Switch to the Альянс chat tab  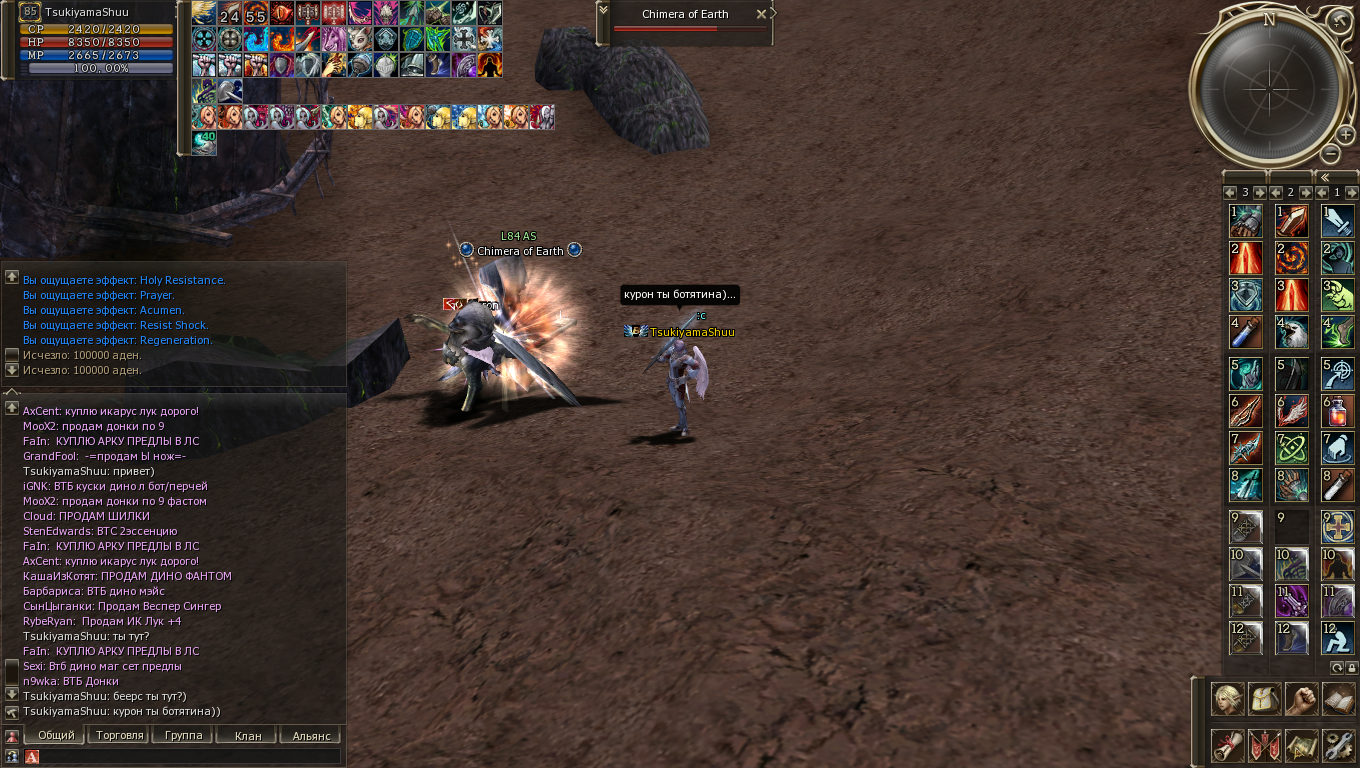pyautogui.click(x=311, y=735)
